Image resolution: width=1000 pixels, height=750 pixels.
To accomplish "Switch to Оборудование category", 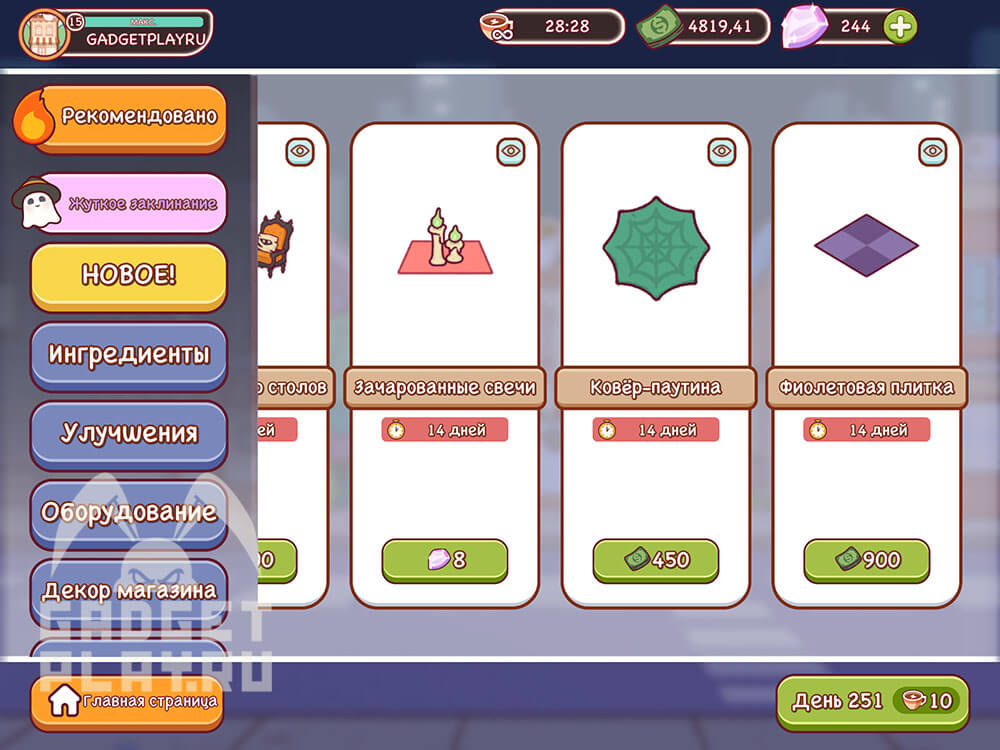I will tap(129, 512).
